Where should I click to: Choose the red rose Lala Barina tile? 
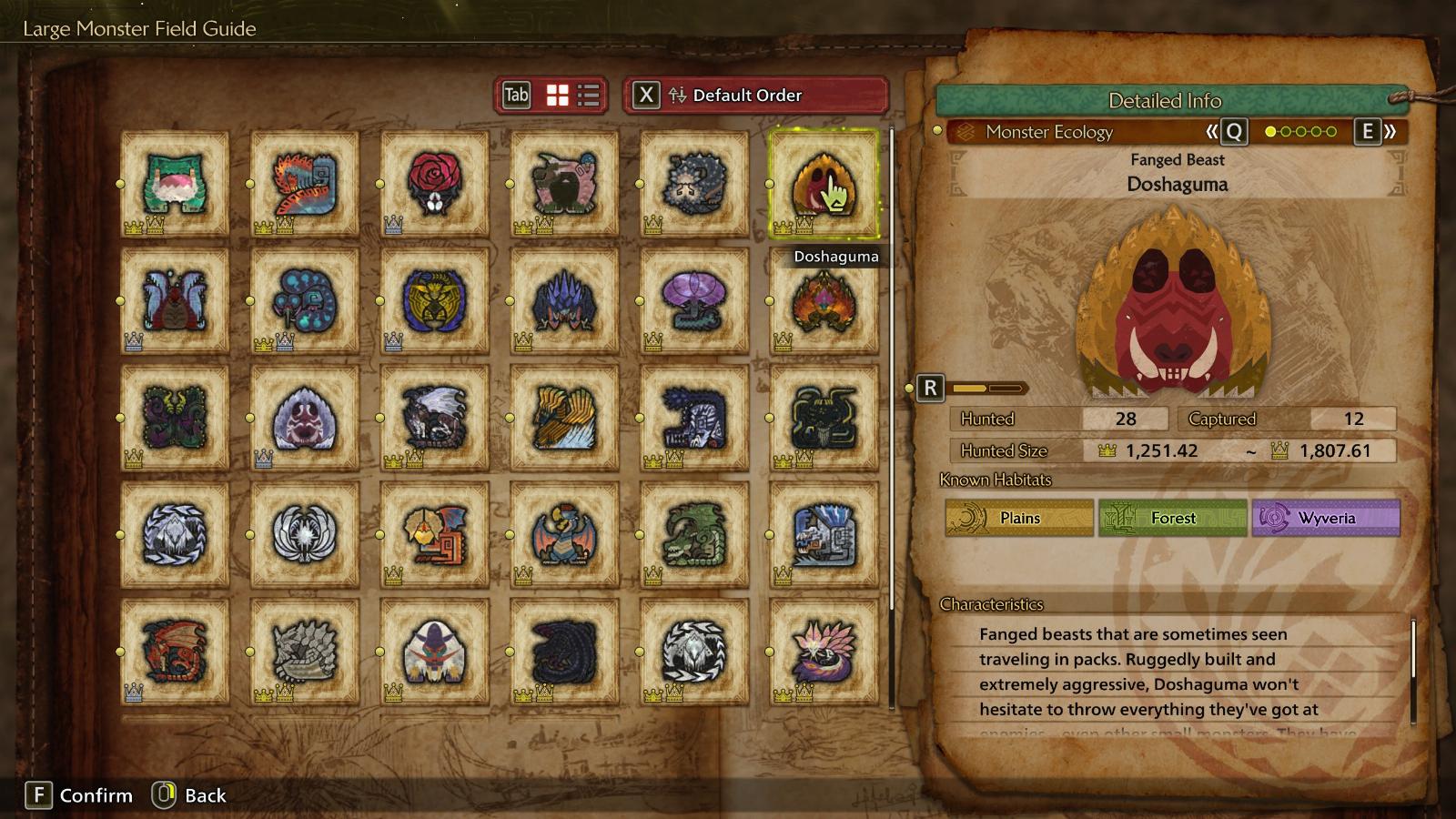[x=434, y=184]
